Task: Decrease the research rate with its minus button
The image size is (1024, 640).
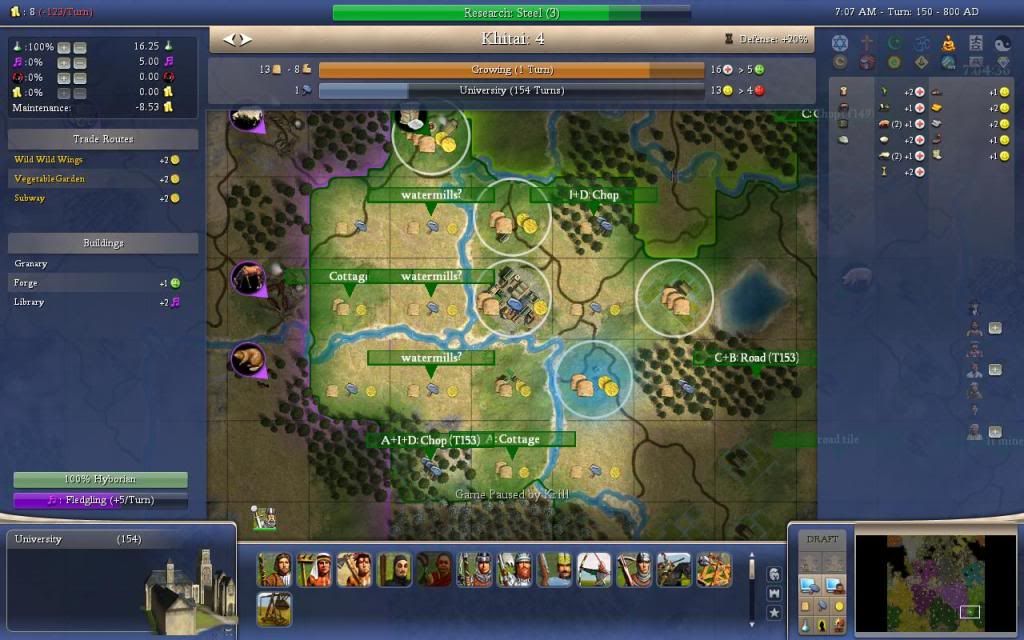Action: pos(80,48)
